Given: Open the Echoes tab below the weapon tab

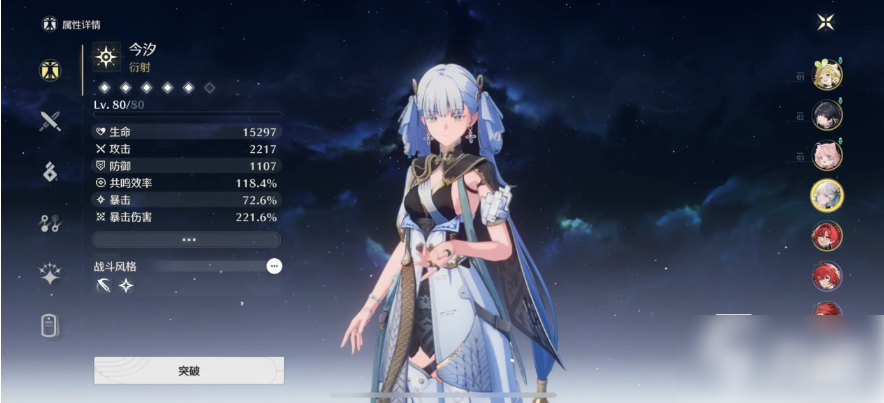Looking at the screenshot, I should (x=50, y=172).
